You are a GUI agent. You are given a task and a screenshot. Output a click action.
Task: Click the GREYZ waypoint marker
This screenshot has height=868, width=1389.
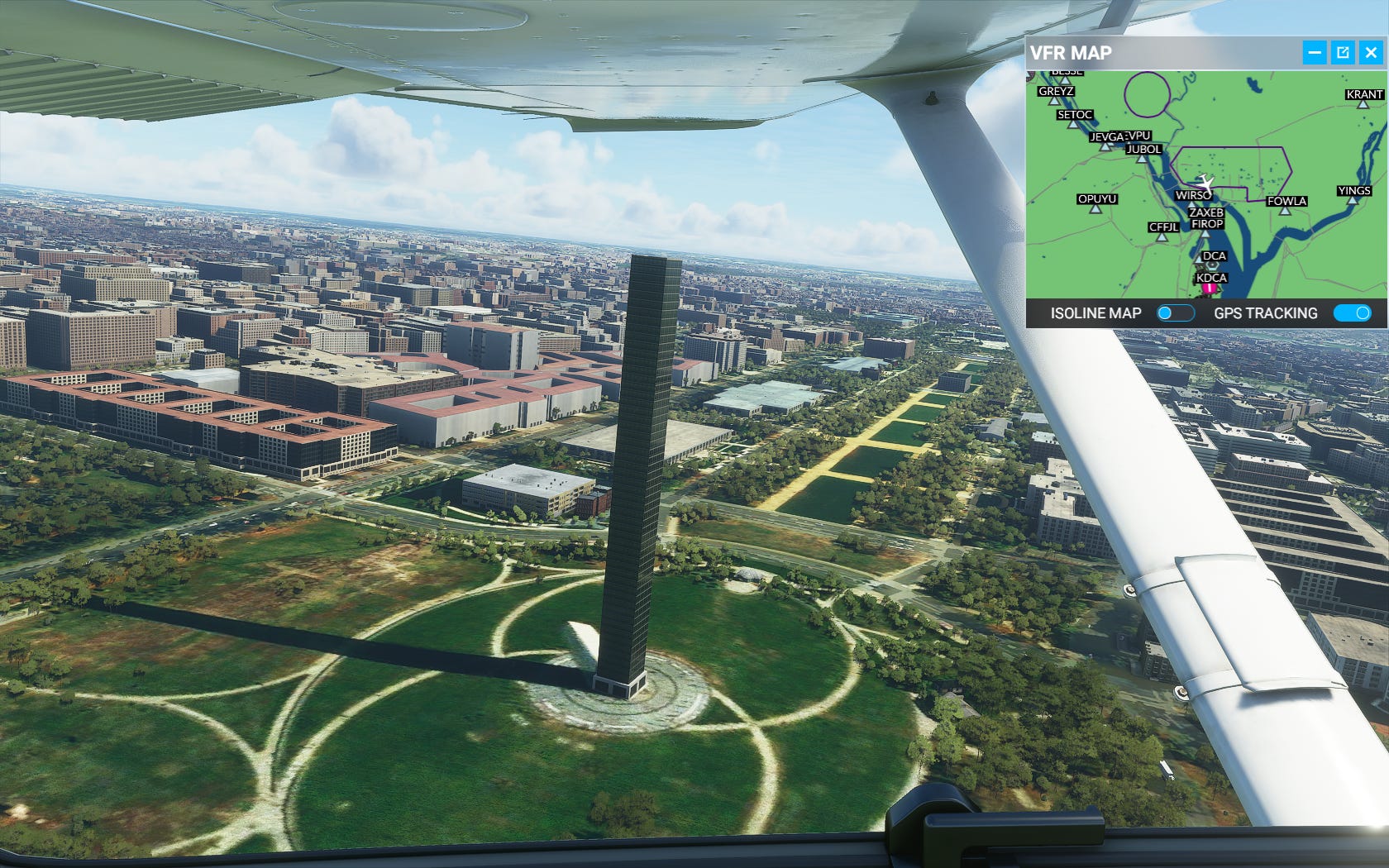1055,100
